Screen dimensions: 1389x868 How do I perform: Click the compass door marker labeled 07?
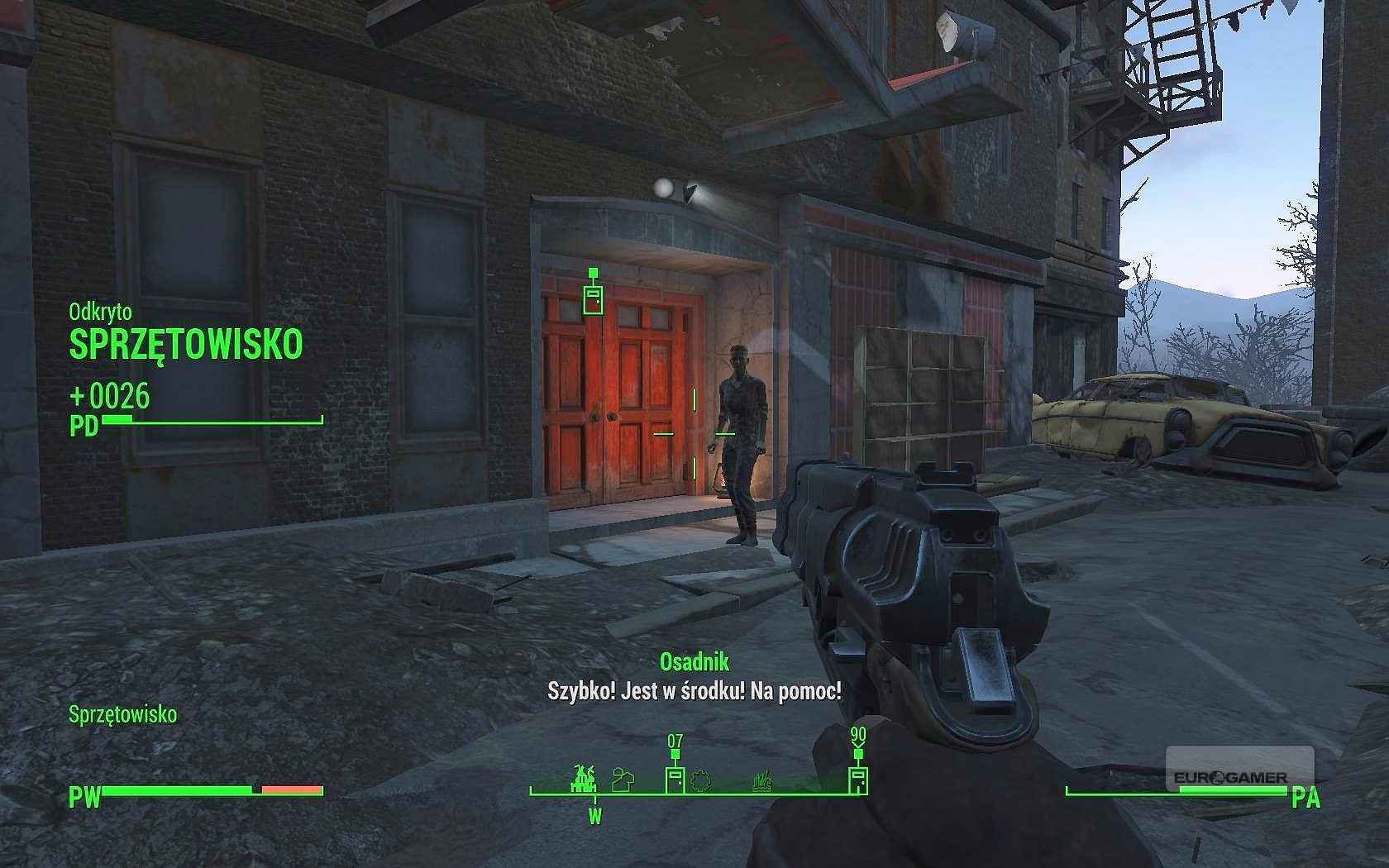675,779
